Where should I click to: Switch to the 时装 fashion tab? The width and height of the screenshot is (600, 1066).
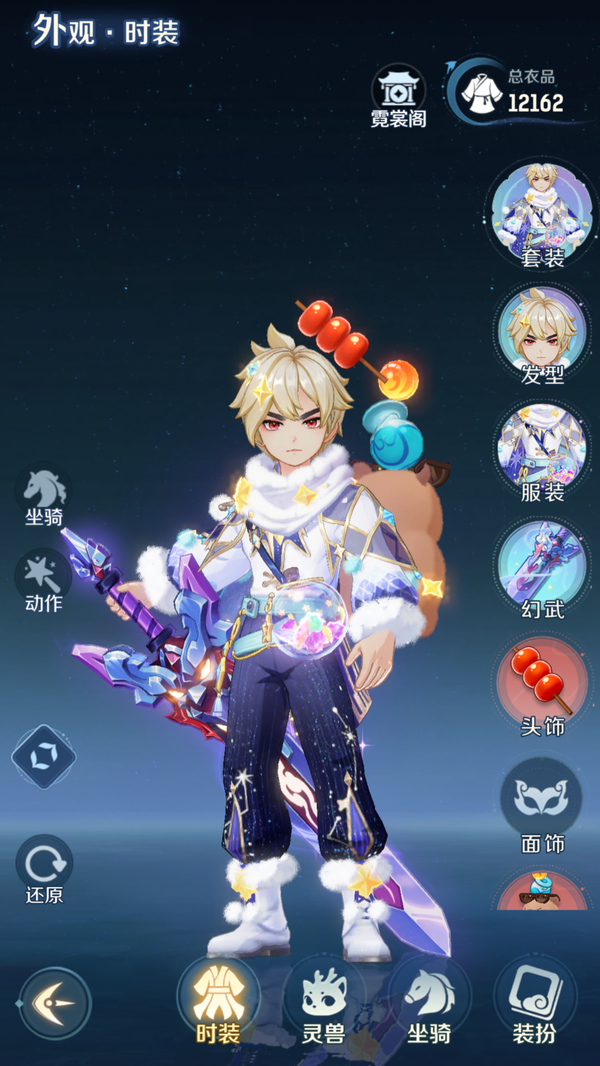click(218, 1000)
